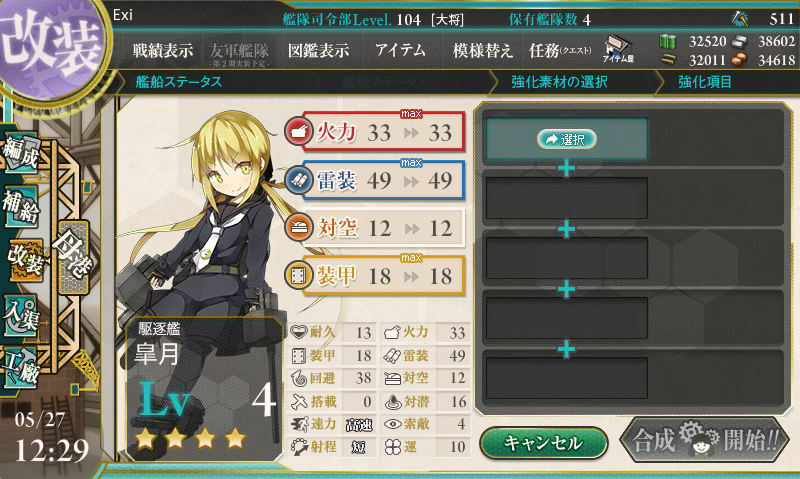Image resolution: width=800 pixels, height=479 pixels.
Task: Select the 選択 material slot button
Action: [x=567, y=140]
